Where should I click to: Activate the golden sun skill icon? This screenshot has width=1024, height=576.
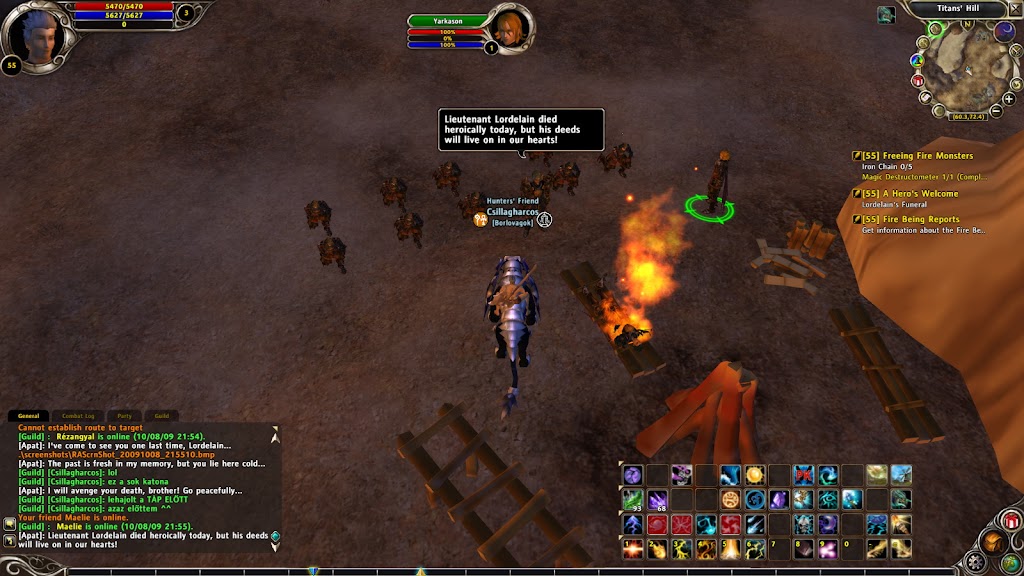(x=755, y=474)
